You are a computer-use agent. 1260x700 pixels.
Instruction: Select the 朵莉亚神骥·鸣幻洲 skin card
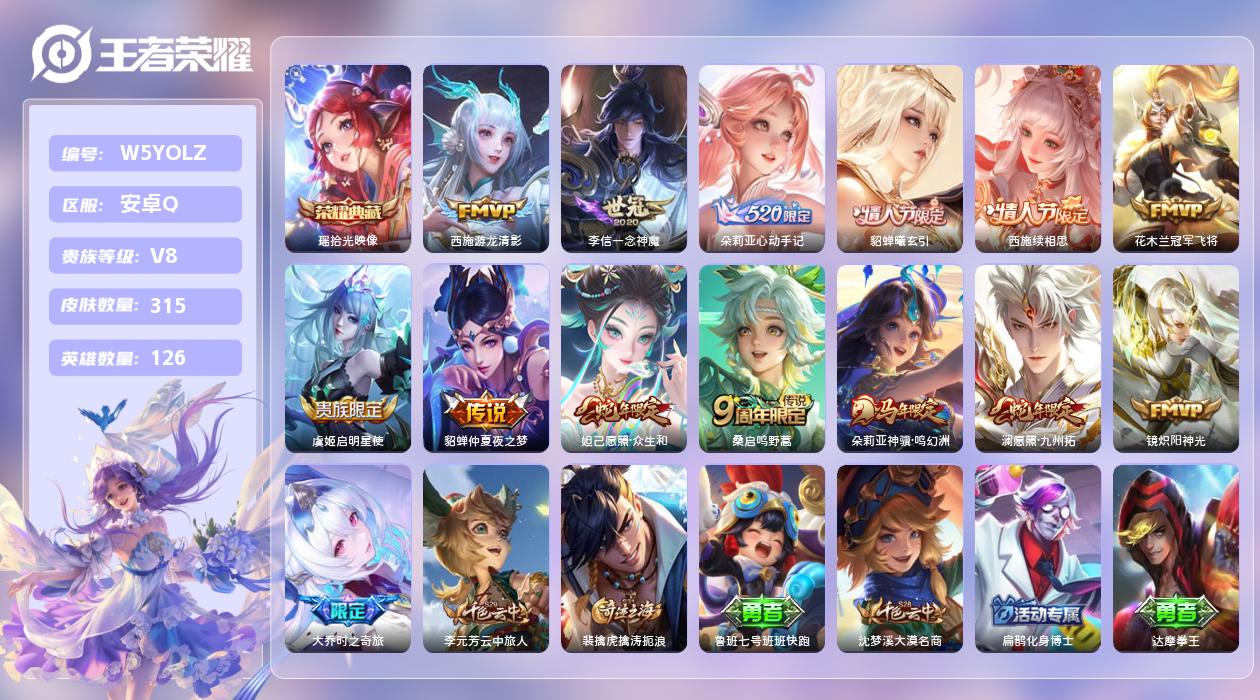tap(900, 358)
